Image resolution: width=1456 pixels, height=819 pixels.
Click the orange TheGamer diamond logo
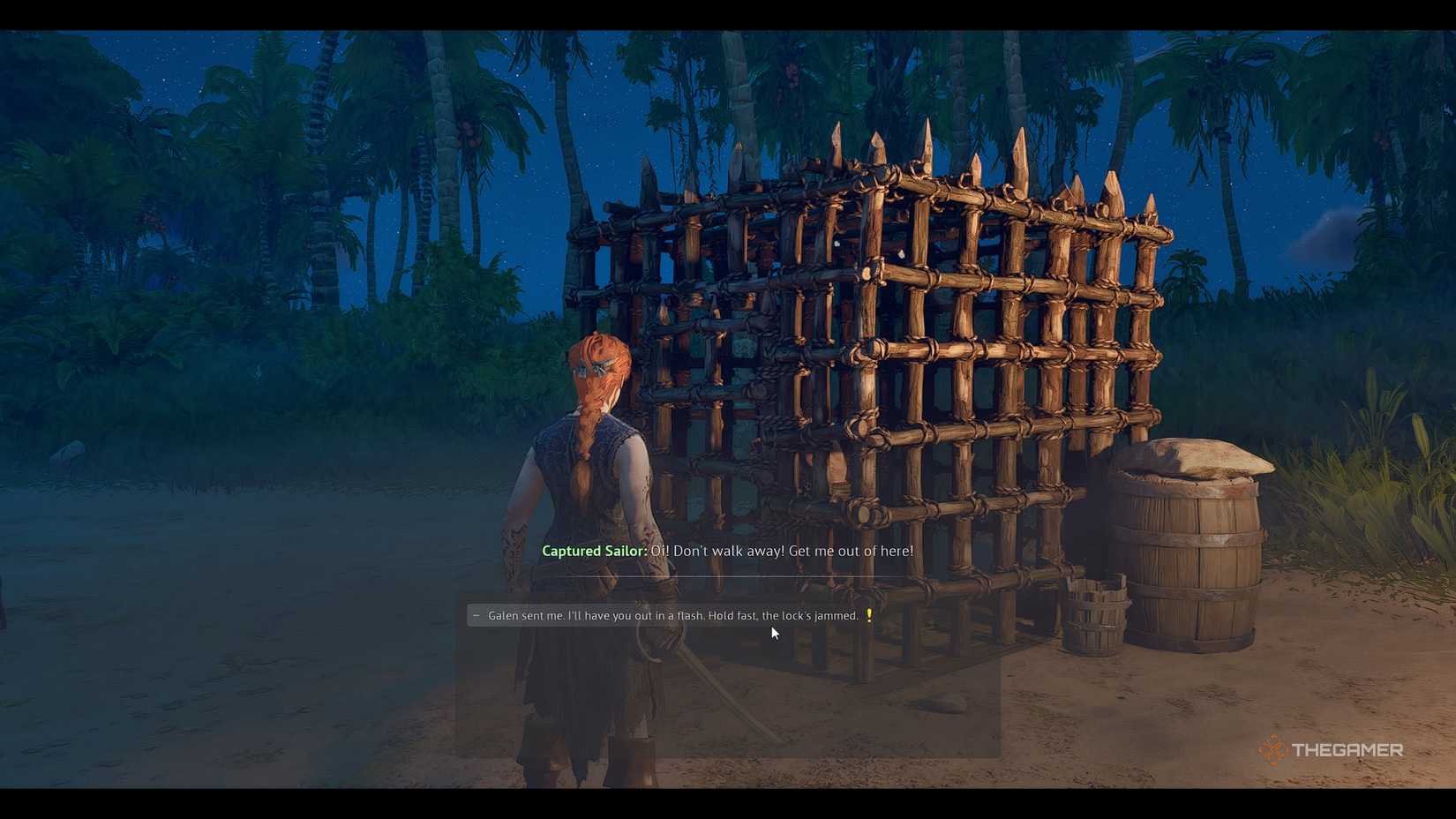tap(1274, 752)
